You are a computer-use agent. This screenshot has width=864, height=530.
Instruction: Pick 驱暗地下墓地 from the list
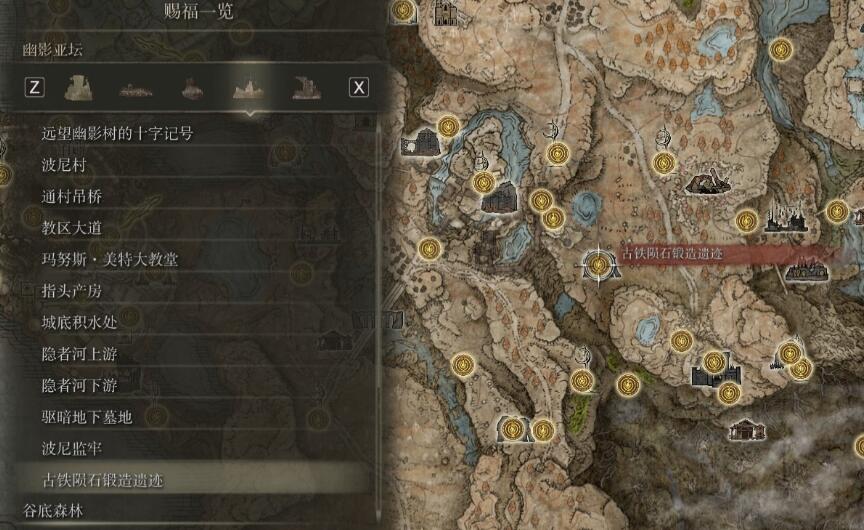[x=87, y=417]
